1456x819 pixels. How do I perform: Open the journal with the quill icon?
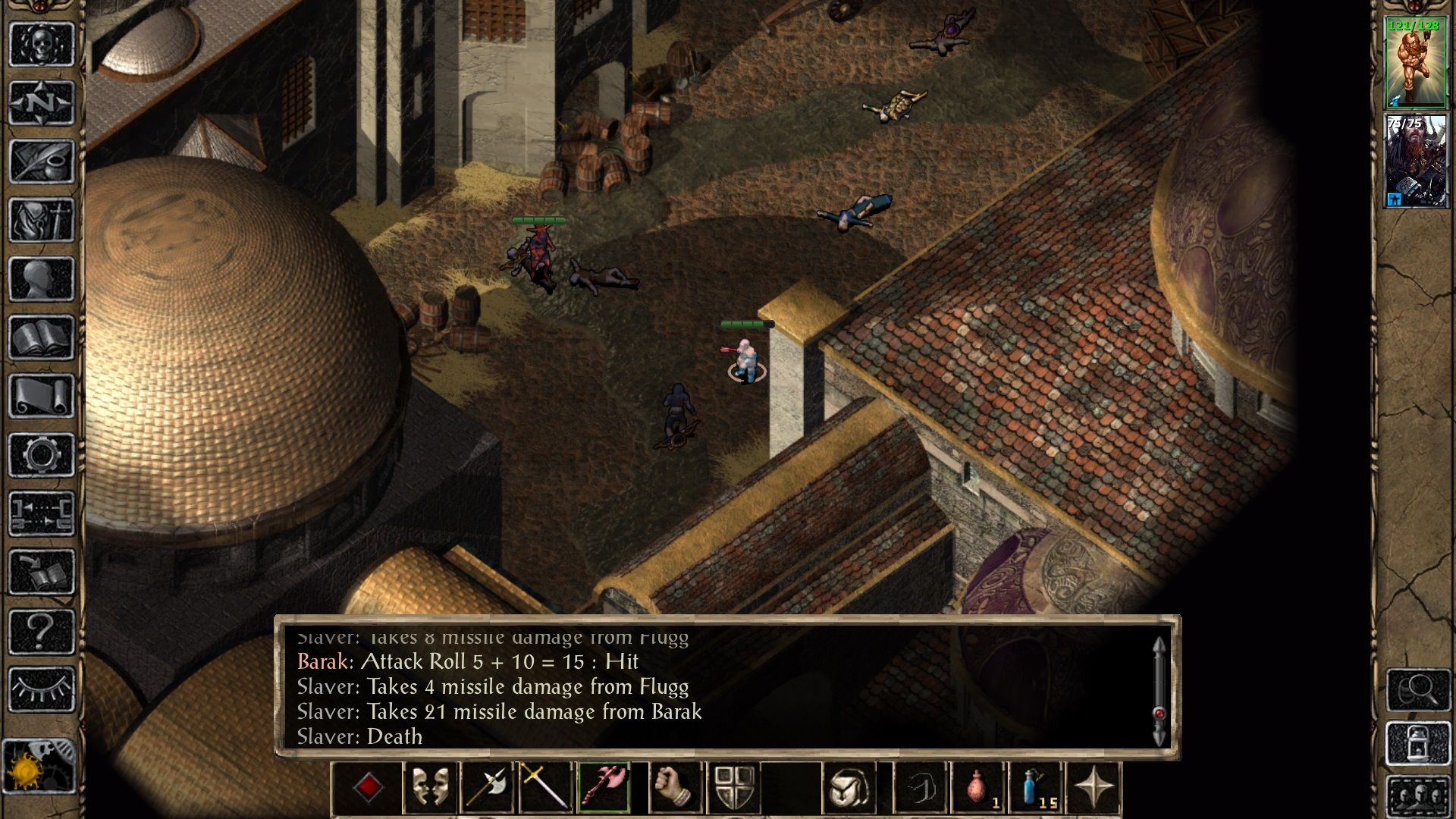coord(42,161)
